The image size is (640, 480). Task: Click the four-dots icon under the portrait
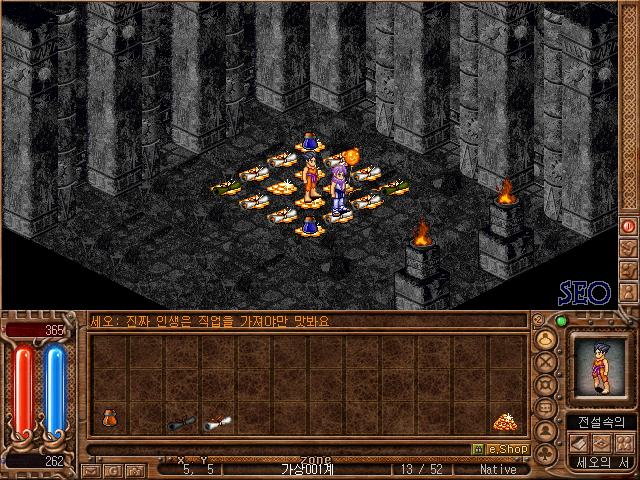[x=624, y=443]
